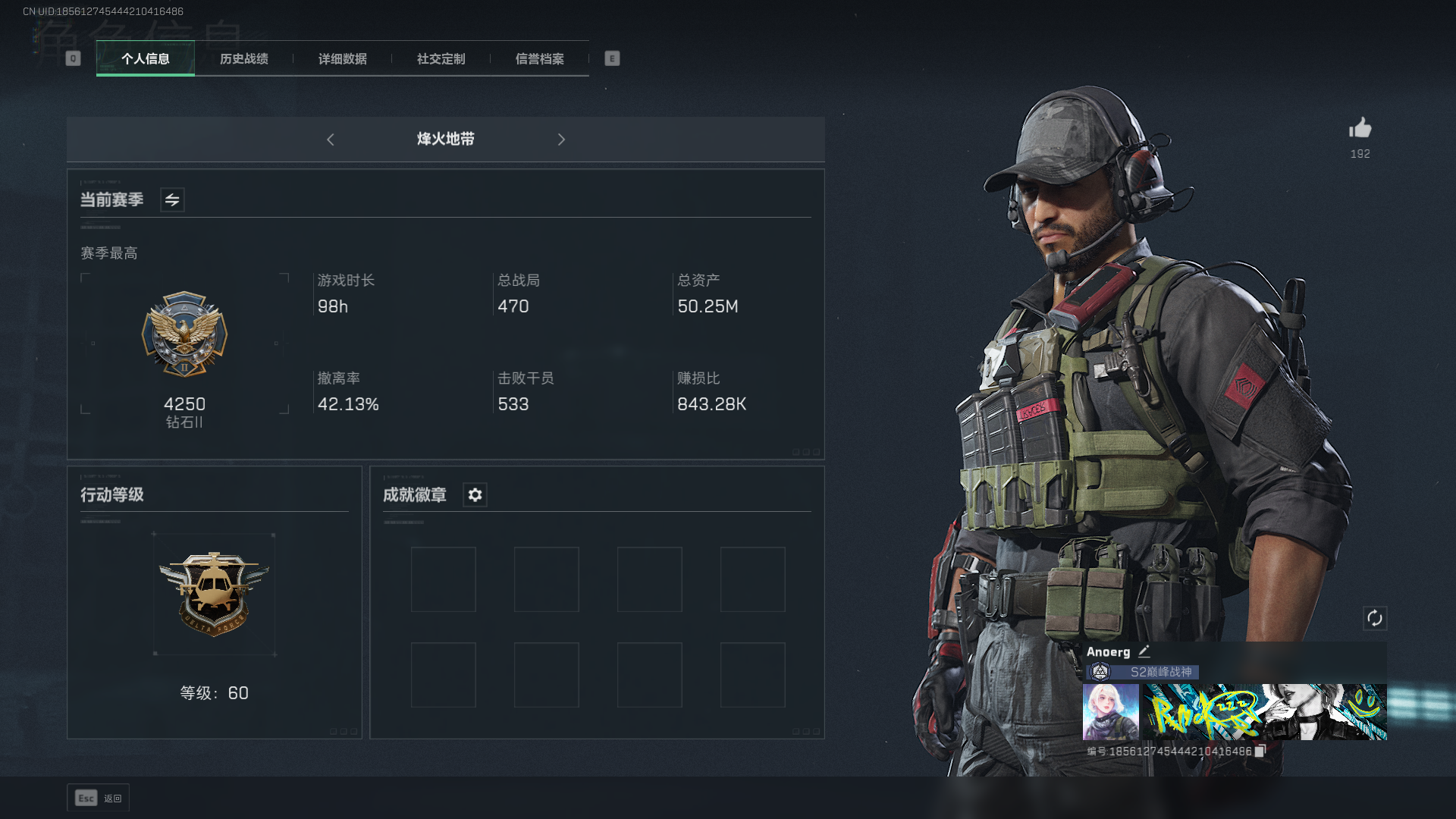1456x819 pixels.
Task: Give a thumbs-up like to this profile
Action: 1360,129
